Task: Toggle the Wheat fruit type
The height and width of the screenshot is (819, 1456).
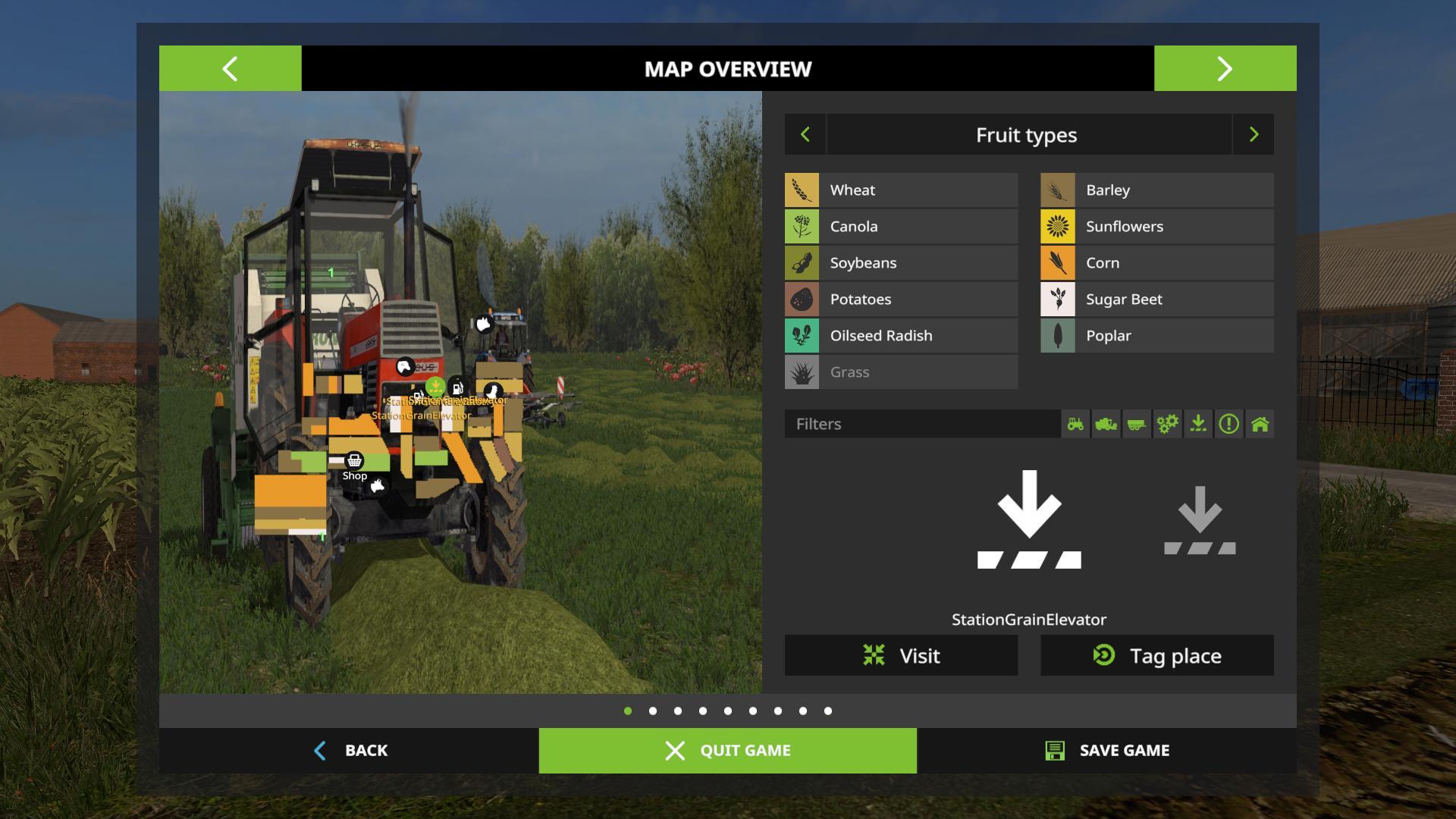Action: [x=901, y=190]
